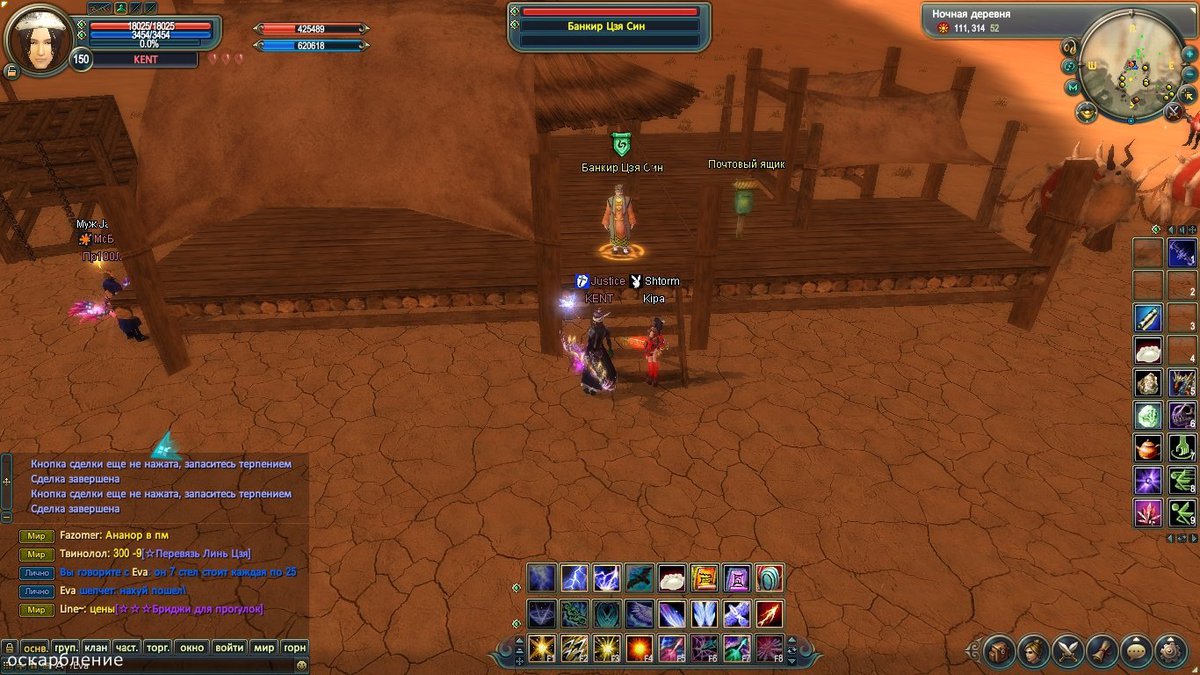Open the crossed swords skills menu
This screenshot has width=1200, height=675.
(1068, 651)
